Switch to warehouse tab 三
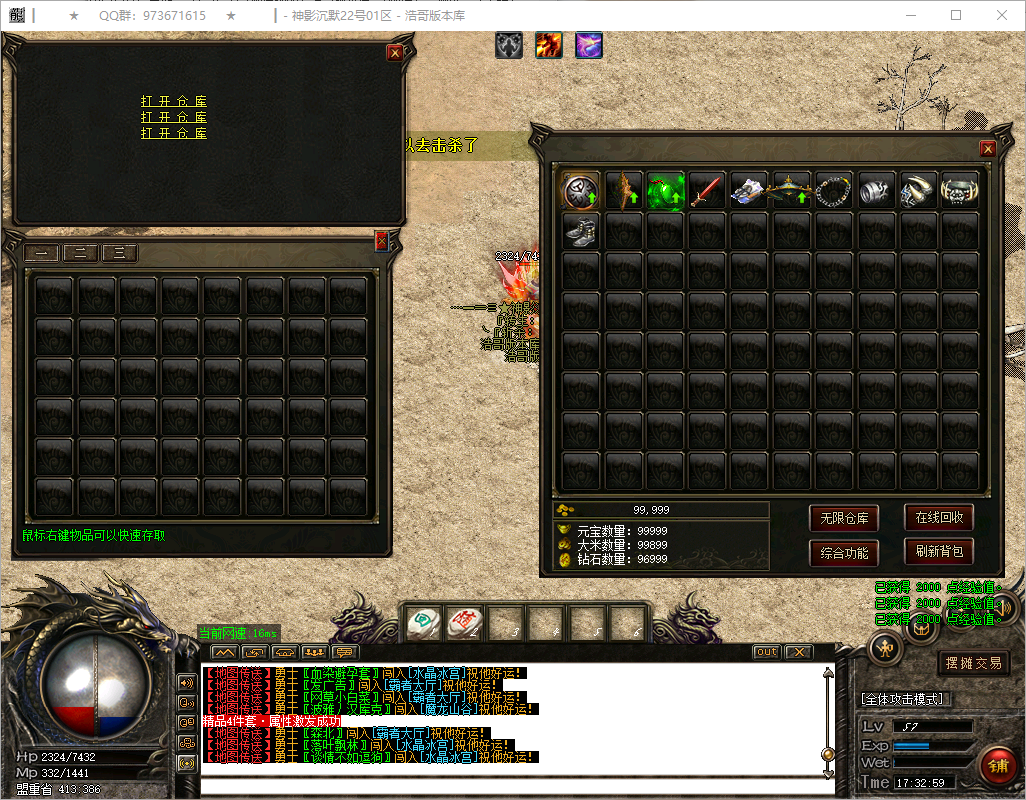This screenshot has height=800, width=1026. [120, 253]
